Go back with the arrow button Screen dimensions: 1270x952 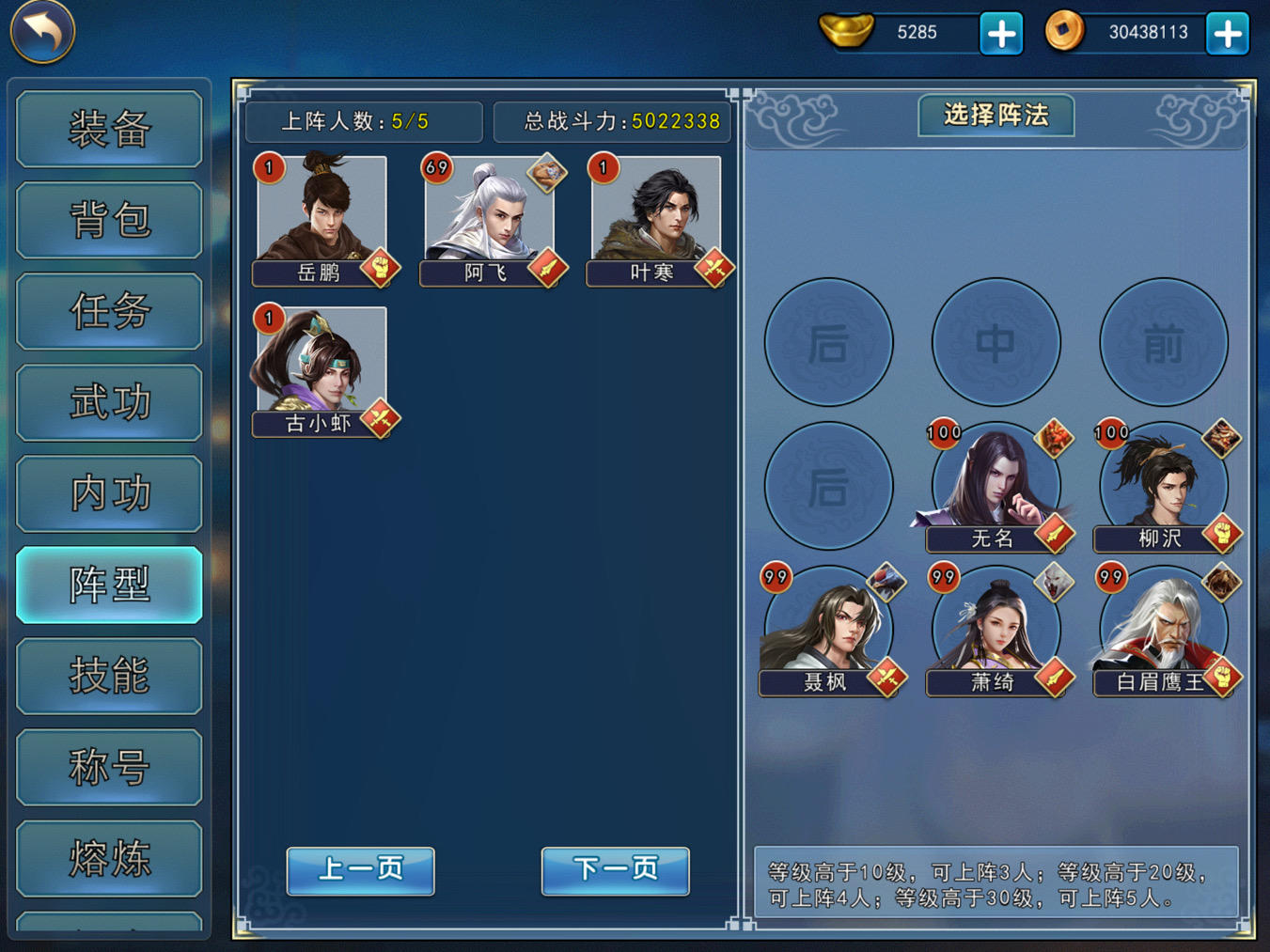tap(42, 31)
